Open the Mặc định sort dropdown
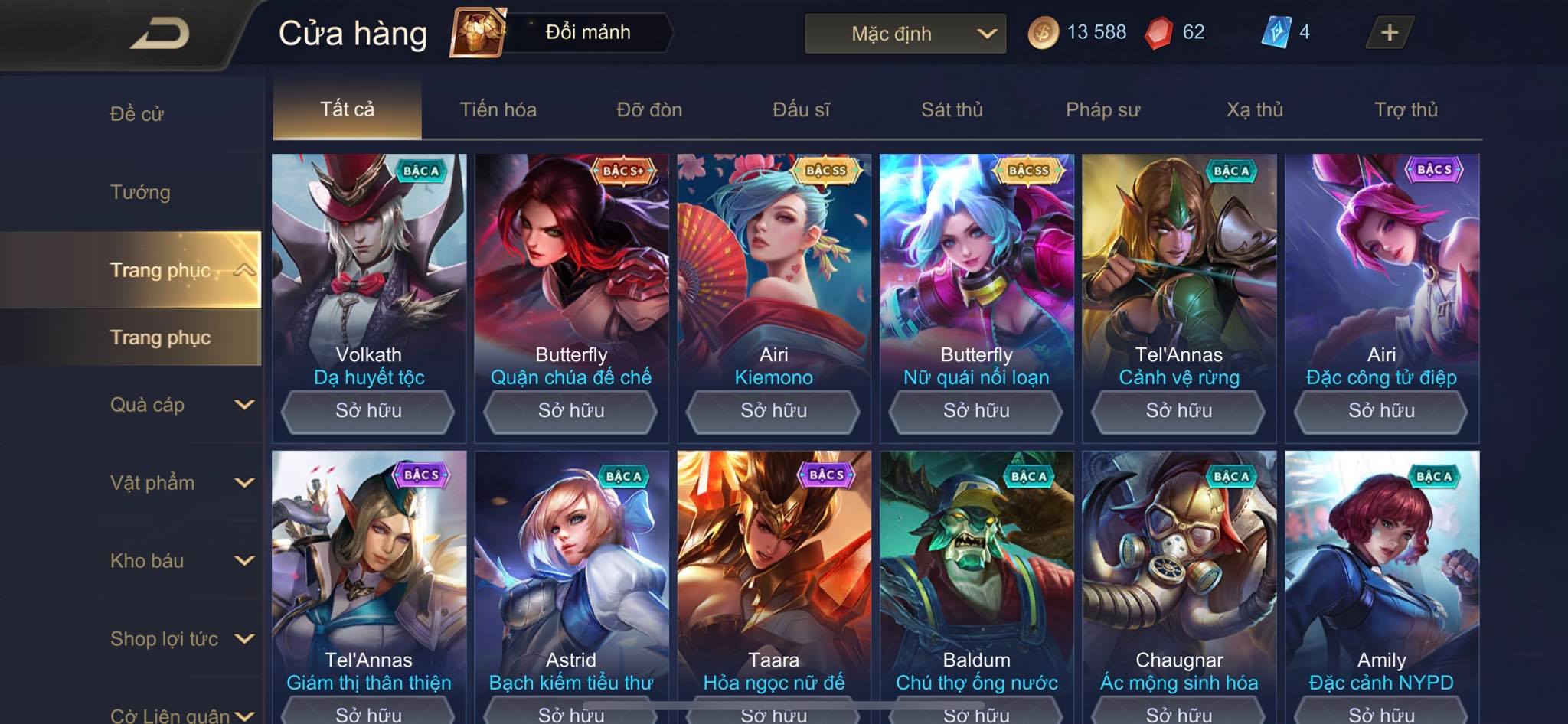 [x=905, y=34]
